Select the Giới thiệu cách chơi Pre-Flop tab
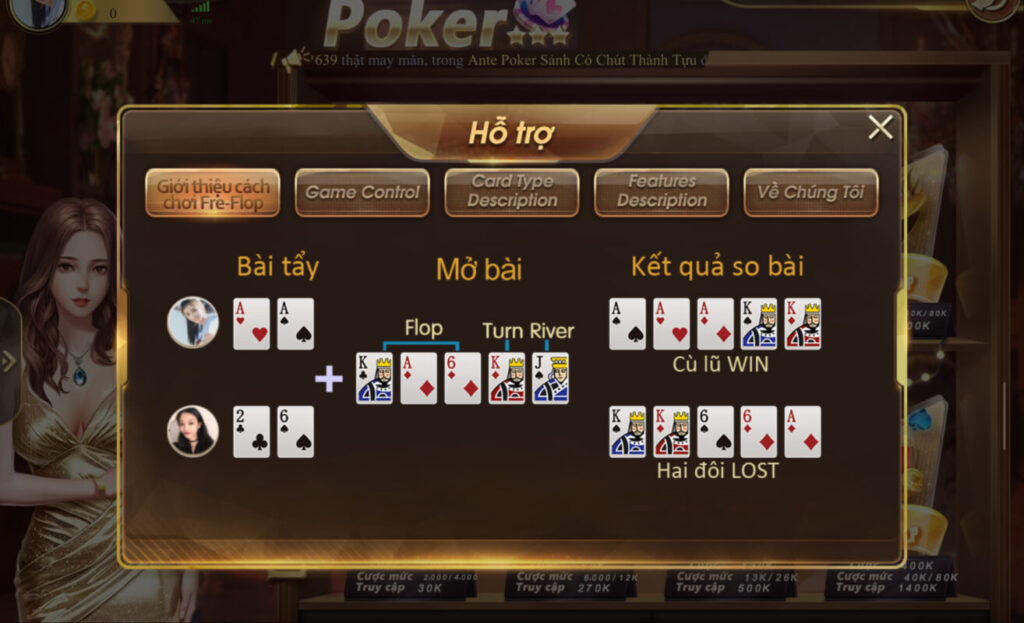This screenshot has height=623, width=1024. [x=212, y=193]
